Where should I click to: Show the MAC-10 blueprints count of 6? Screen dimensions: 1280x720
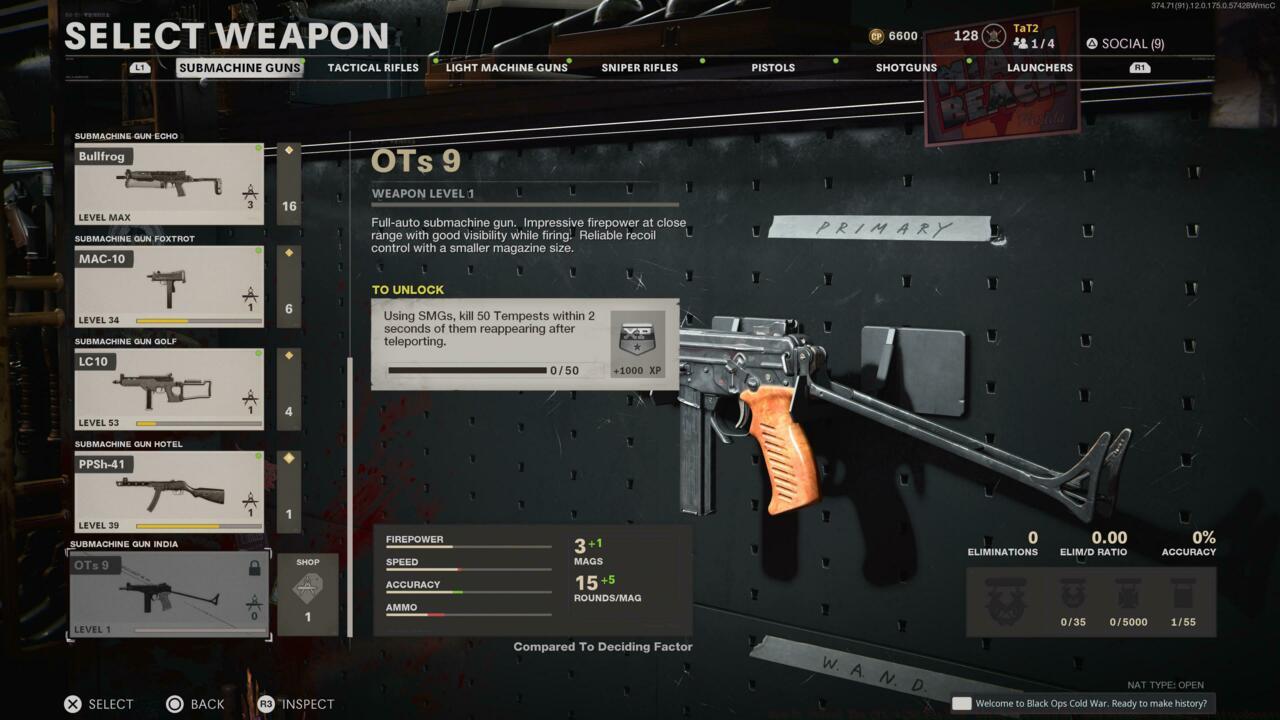pyautogui.click(x=289, y=287)
